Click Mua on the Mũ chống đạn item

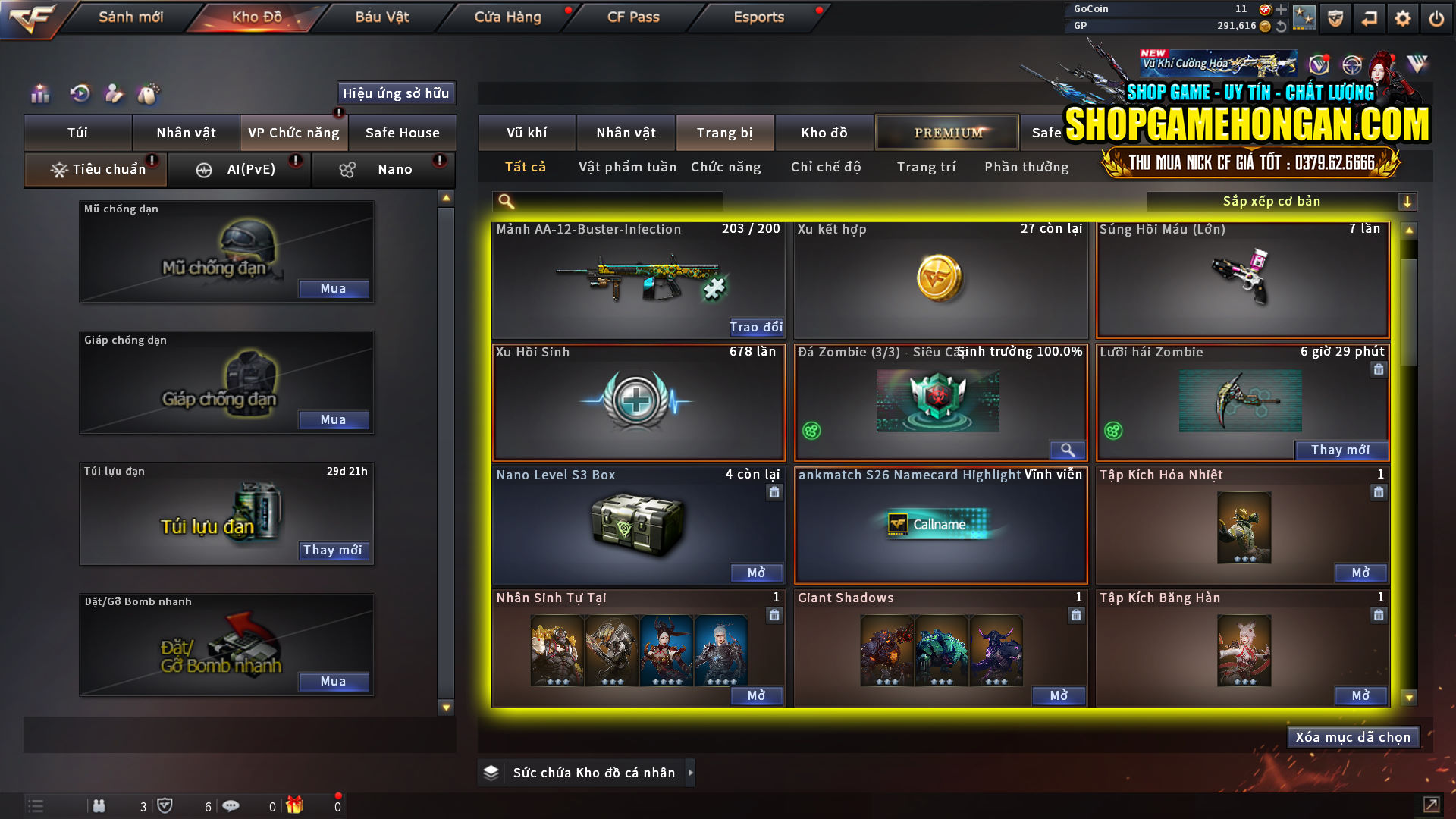pyautogui.click(x=334, y=288)
